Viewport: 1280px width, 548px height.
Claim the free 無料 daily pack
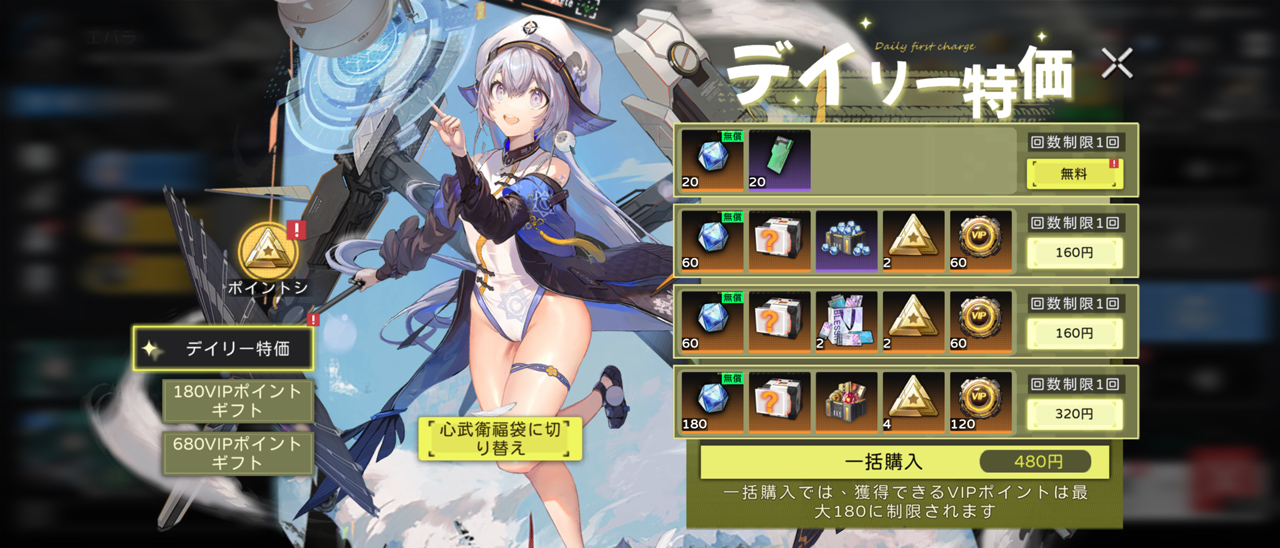(x=1074, y=174)
